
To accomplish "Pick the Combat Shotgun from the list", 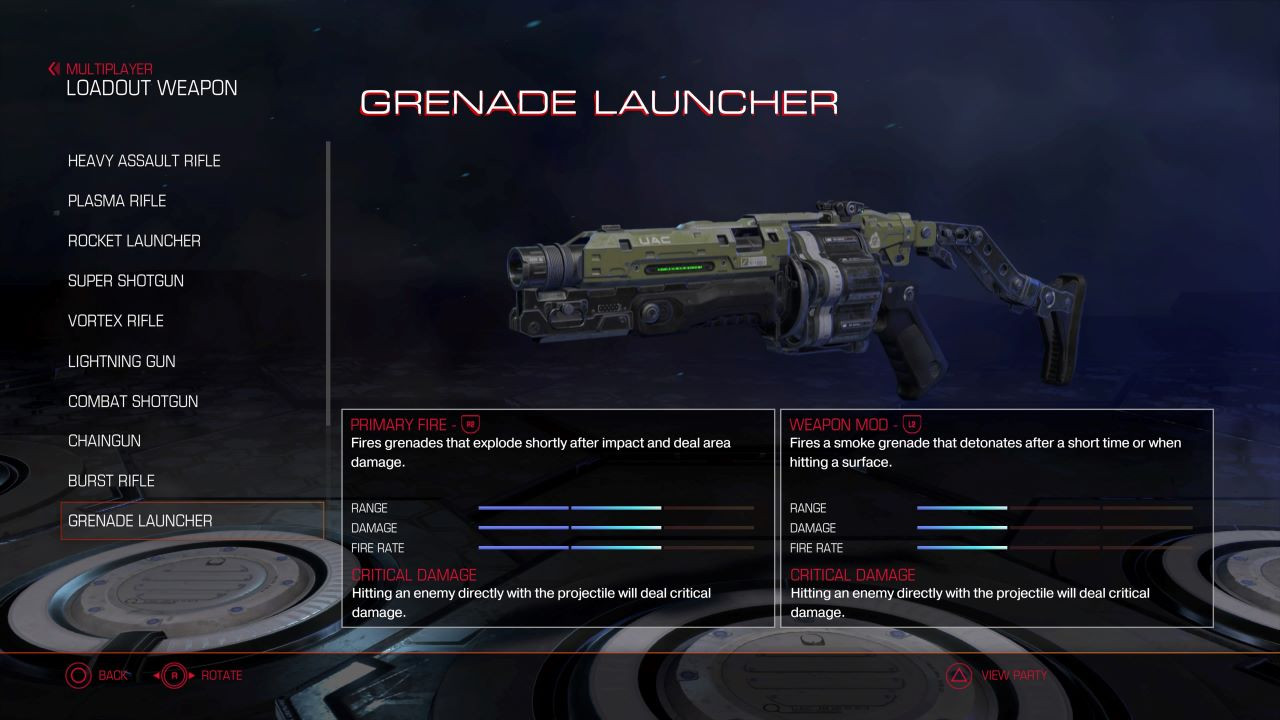I will pyautogui.click(x=133, y=401).
